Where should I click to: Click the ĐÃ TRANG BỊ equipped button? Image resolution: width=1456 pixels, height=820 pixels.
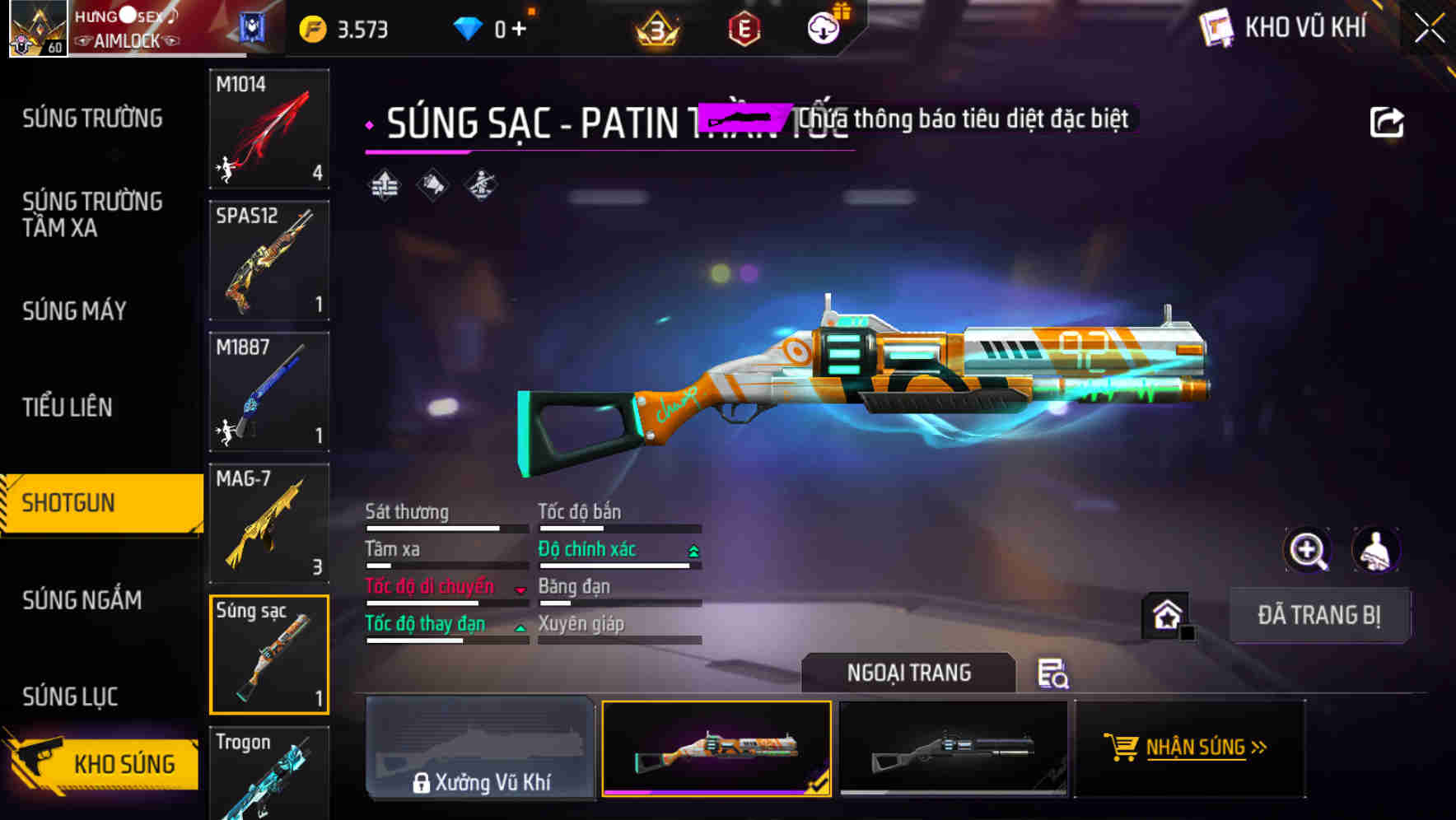click(1320, 615)
